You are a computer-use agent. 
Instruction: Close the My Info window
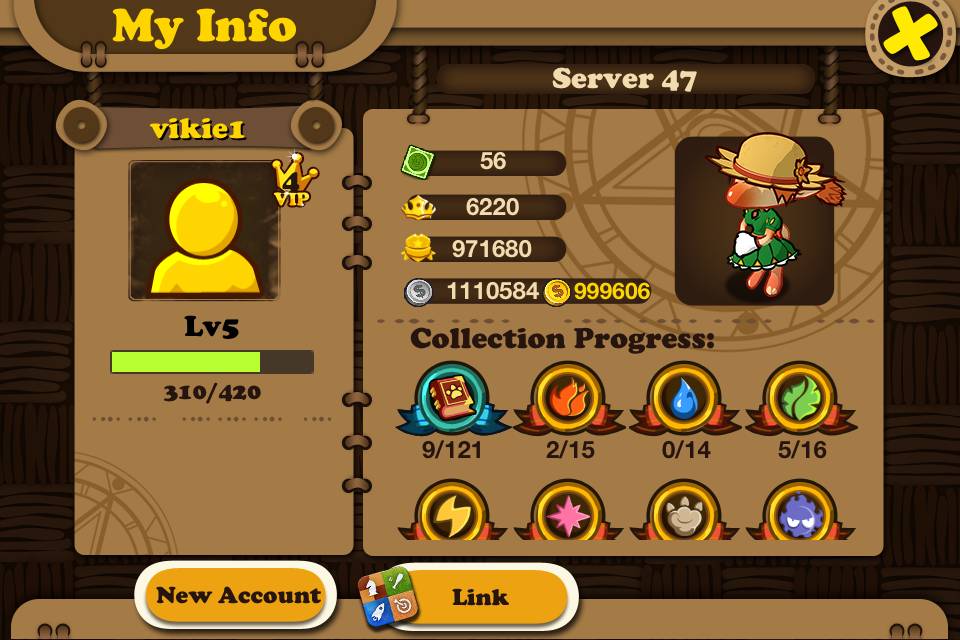(909, 36)
